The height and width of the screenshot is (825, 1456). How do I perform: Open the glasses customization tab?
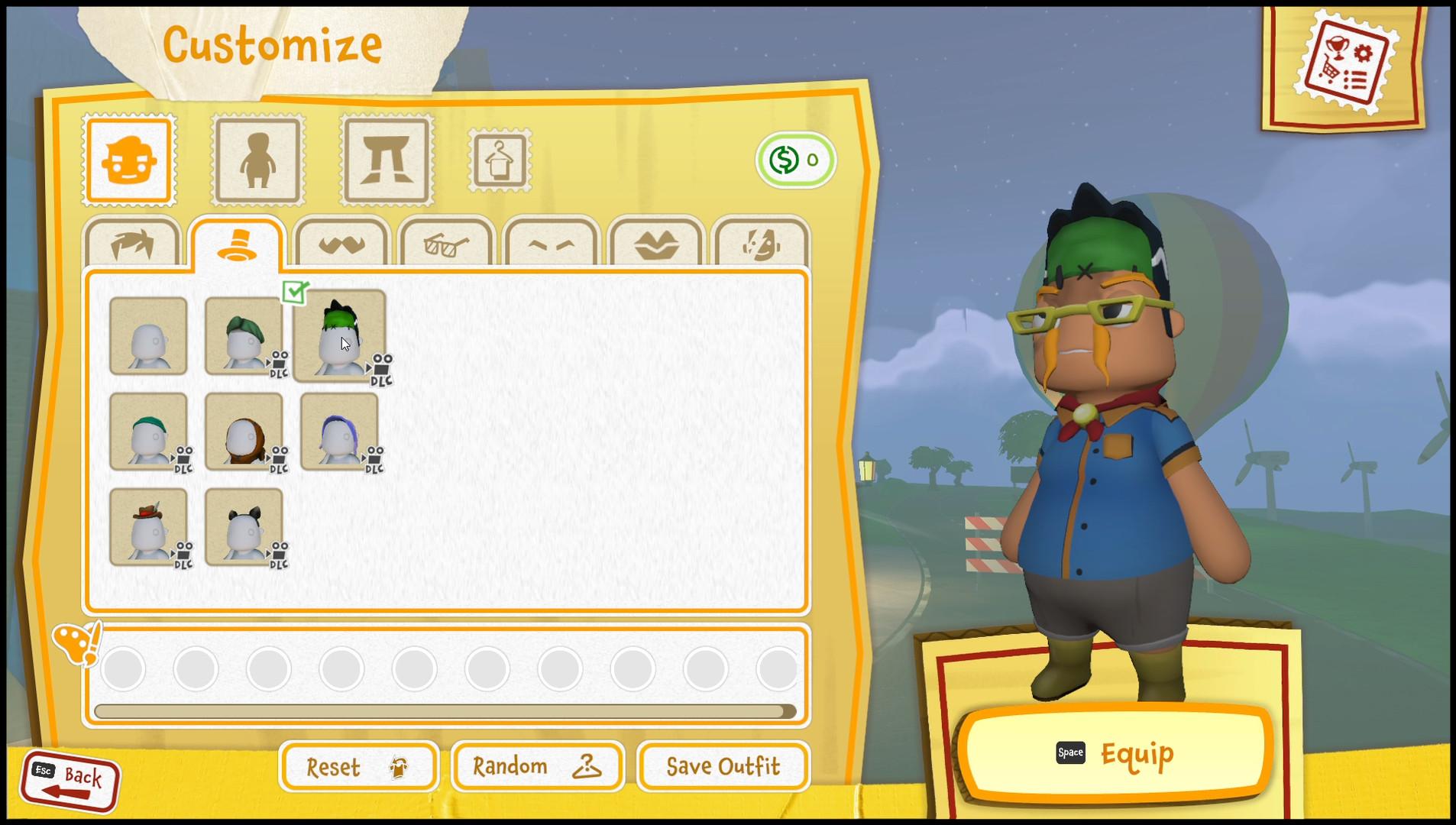pyautogui.click(x=446, y=243)
